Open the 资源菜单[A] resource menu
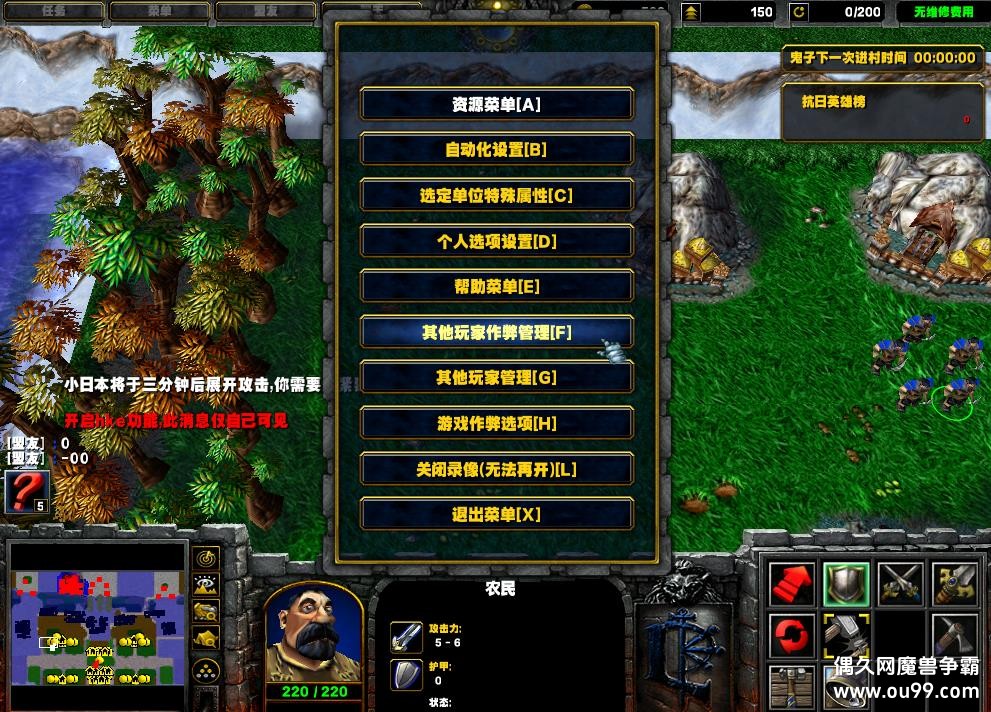Screen dimensions: 991x712 click(496, 104)
